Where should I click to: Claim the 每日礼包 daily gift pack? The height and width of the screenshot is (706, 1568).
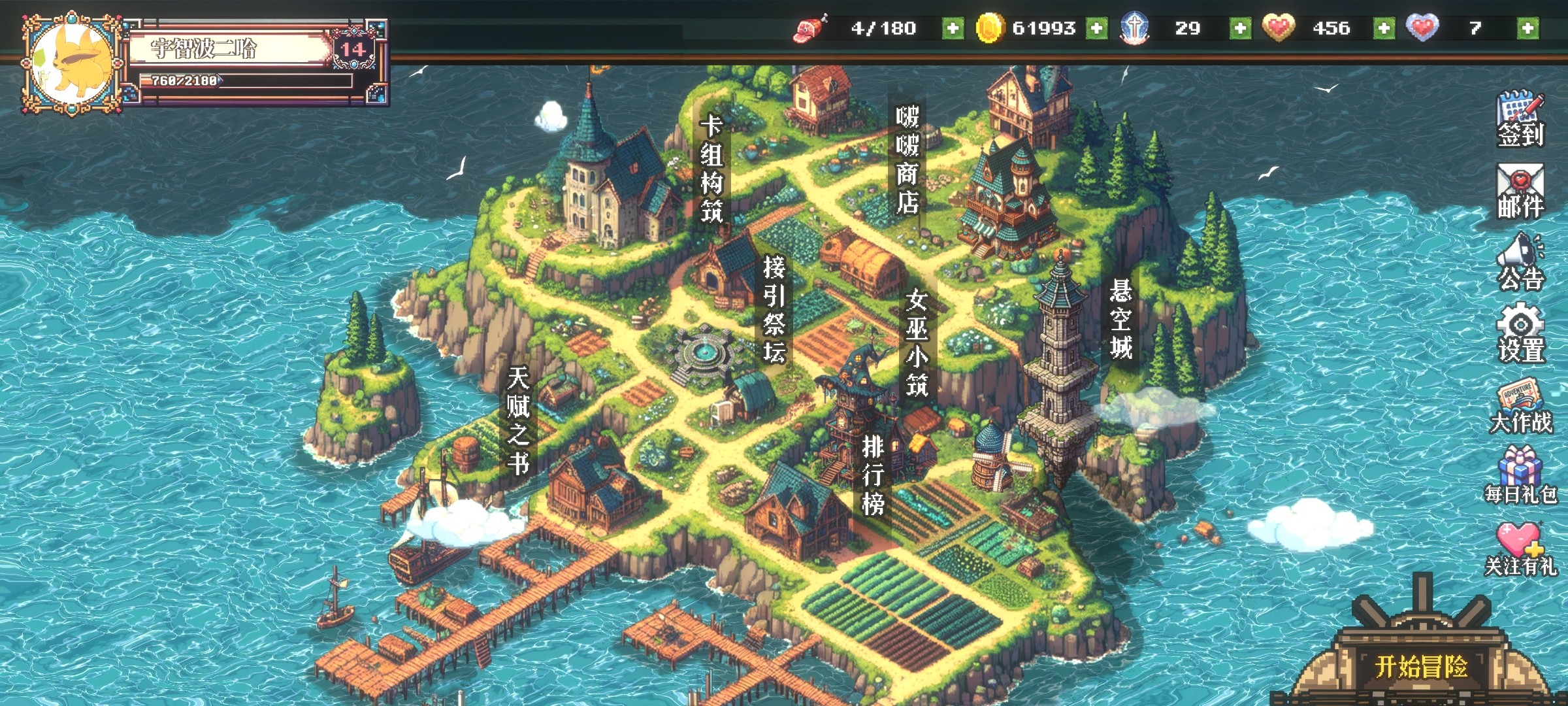pyautogui.click(x=1520, y=476)
